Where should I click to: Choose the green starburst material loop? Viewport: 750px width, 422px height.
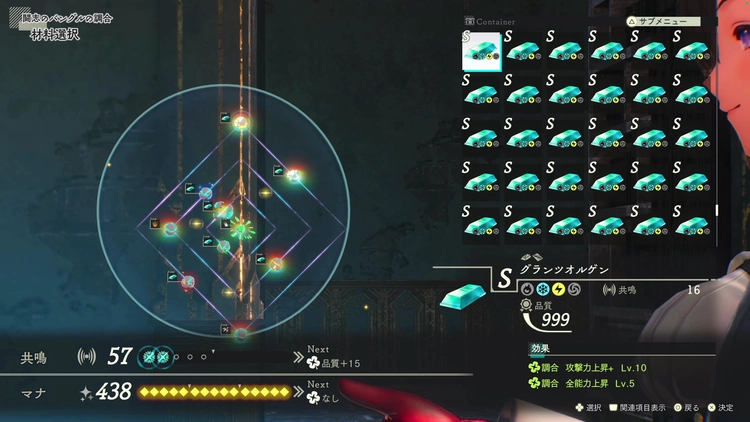[243, 227]
